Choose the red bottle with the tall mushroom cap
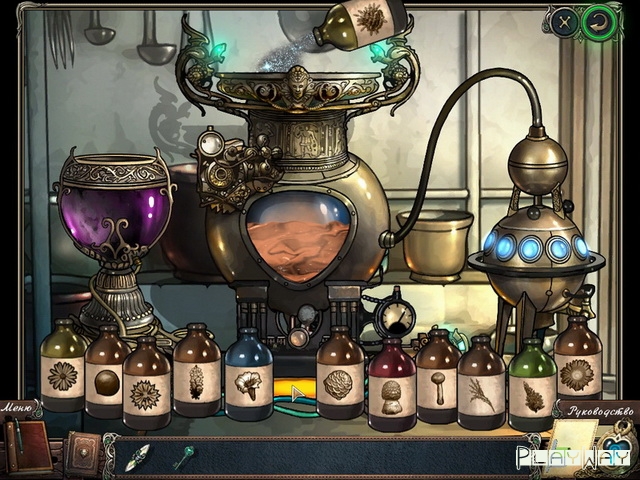640x480 pixels. 392,385
